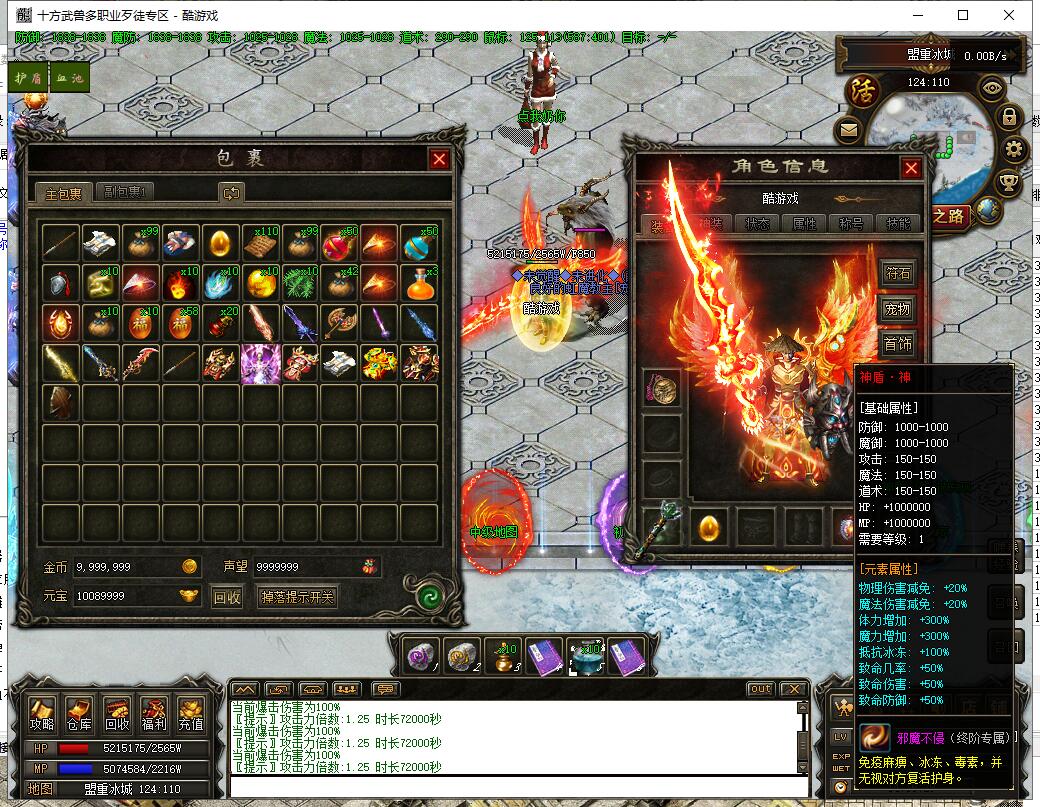The height and width of the screenshot is (807, 1040).
Task: Select the golden egg item in the bag
Action: [220, 243]
